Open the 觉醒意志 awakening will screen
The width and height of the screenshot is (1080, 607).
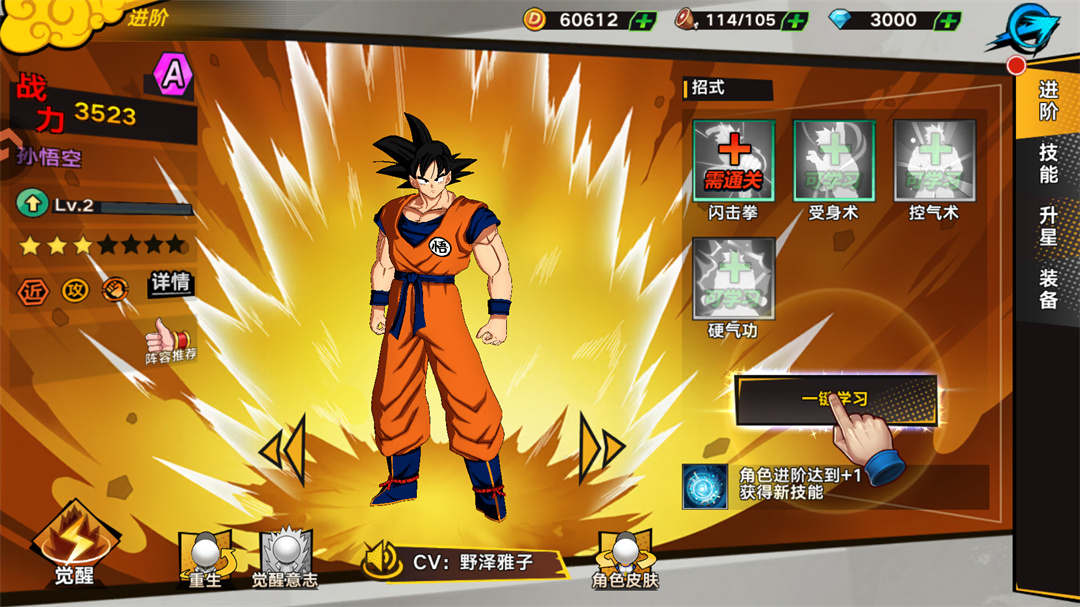point(285,558)
